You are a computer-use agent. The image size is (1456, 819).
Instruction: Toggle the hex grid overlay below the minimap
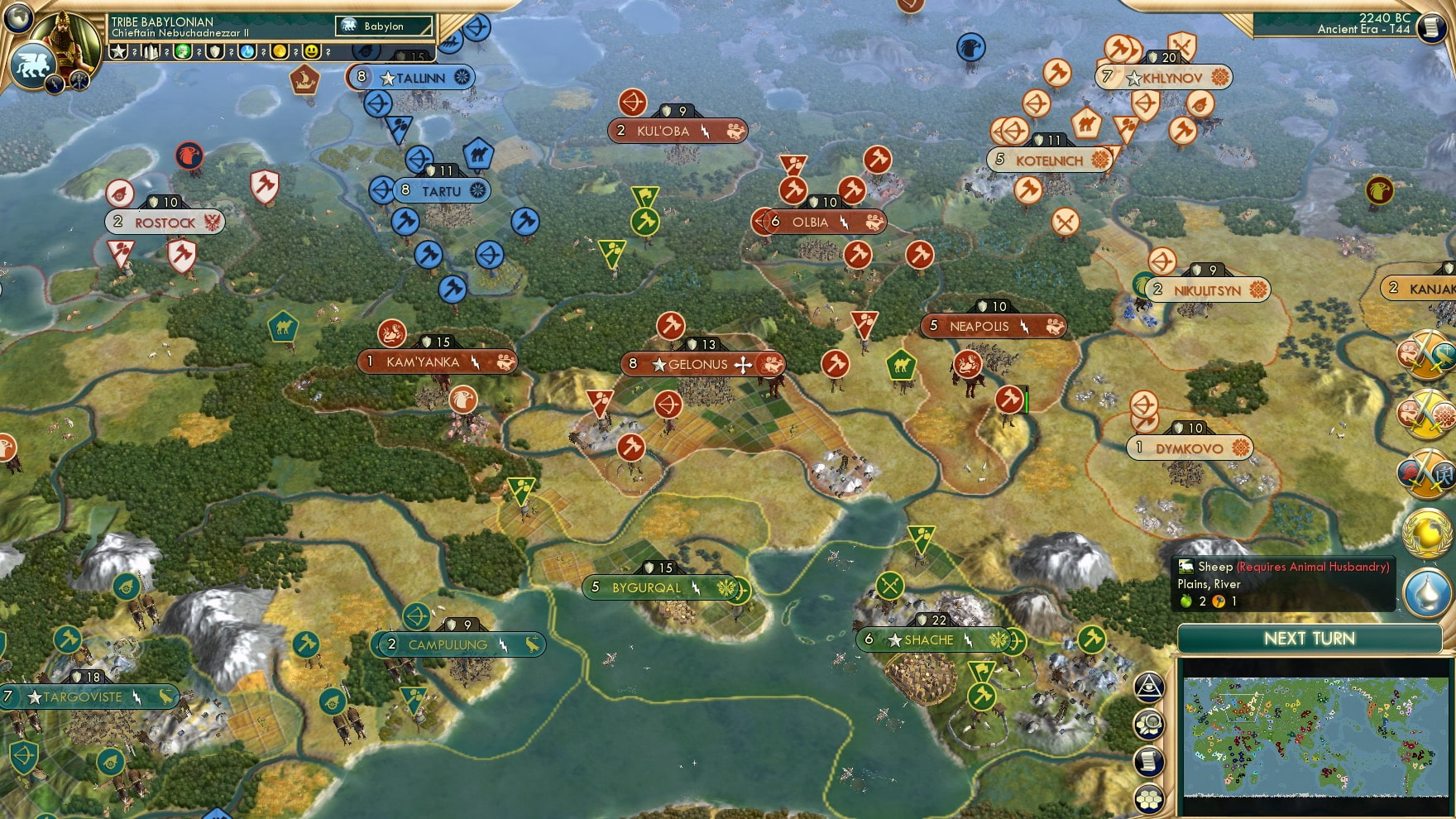point(1149,798)
